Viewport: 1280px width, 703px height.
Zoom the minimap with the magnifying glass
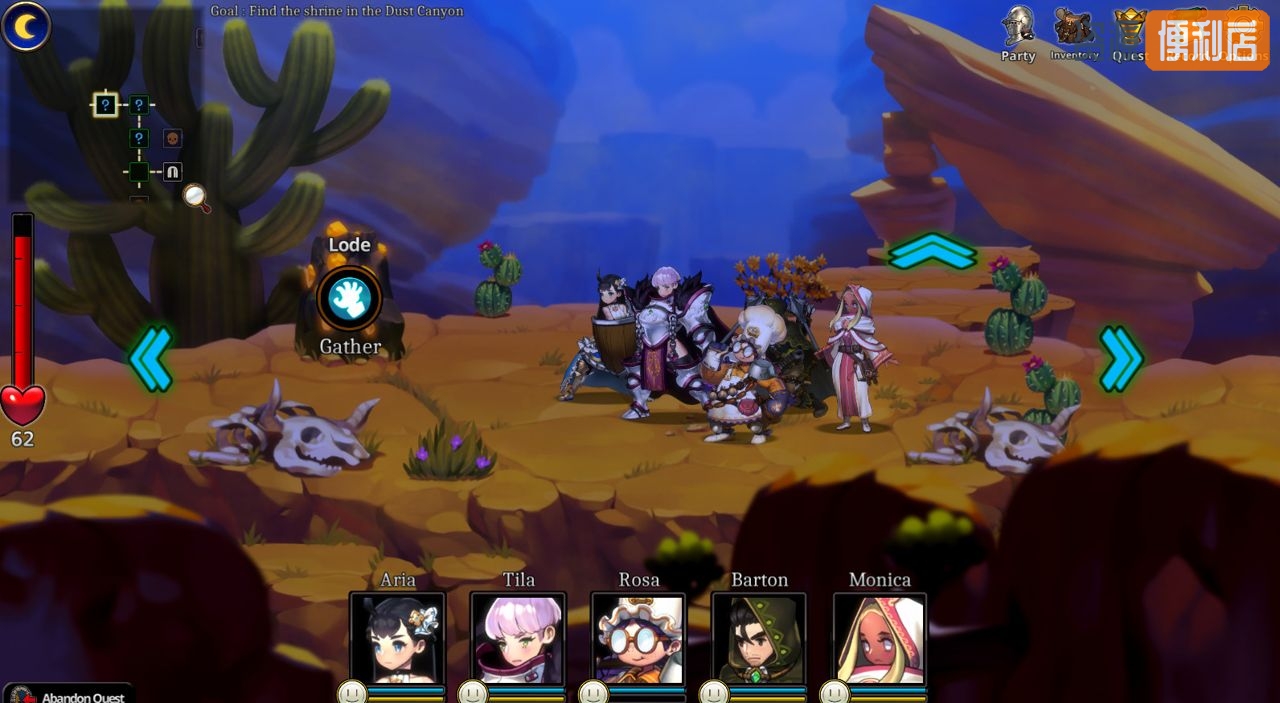coord(197,197)
